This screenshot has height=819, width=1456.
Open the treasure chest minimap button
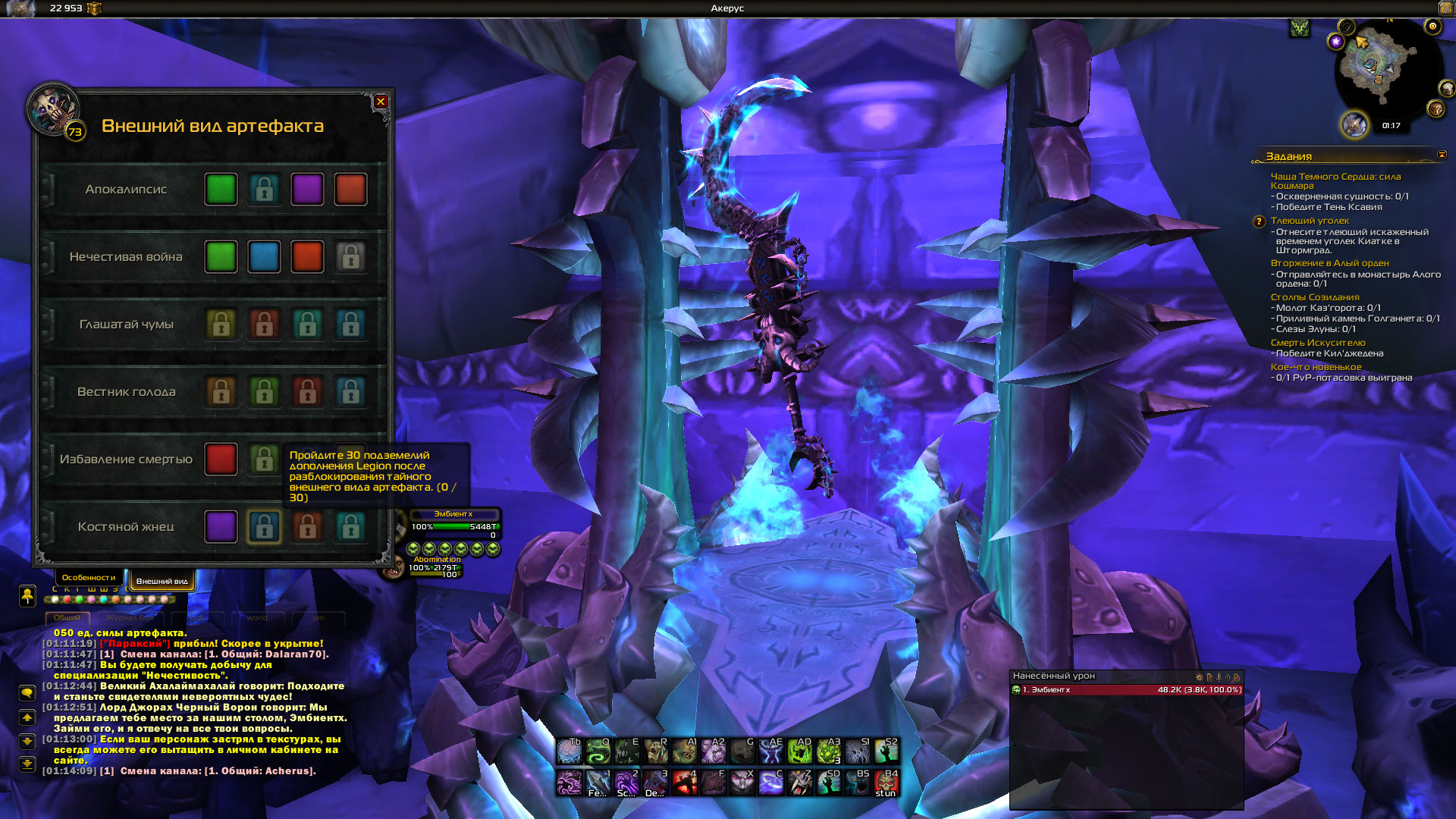[x=1436, y=109]
